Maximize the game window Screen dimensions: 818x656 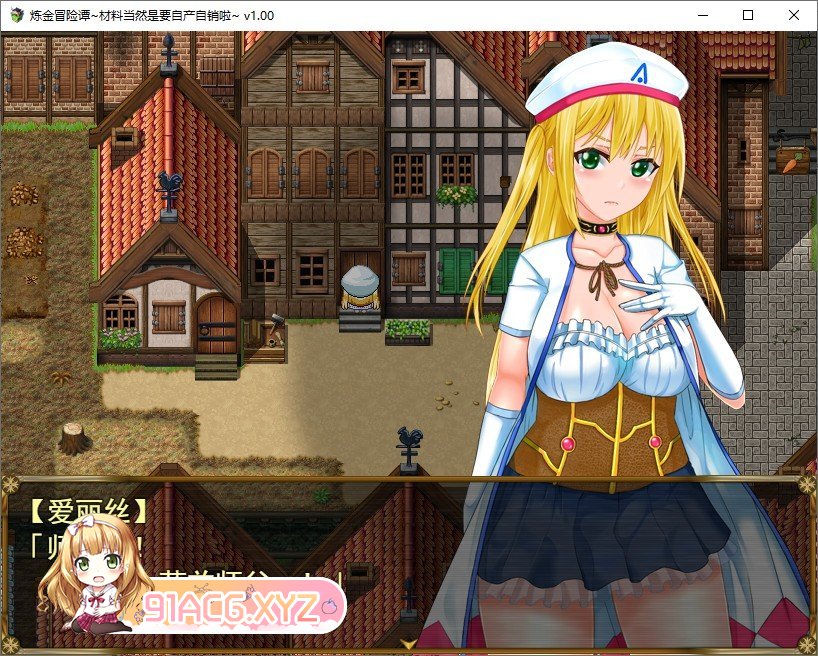coord(747,15)
